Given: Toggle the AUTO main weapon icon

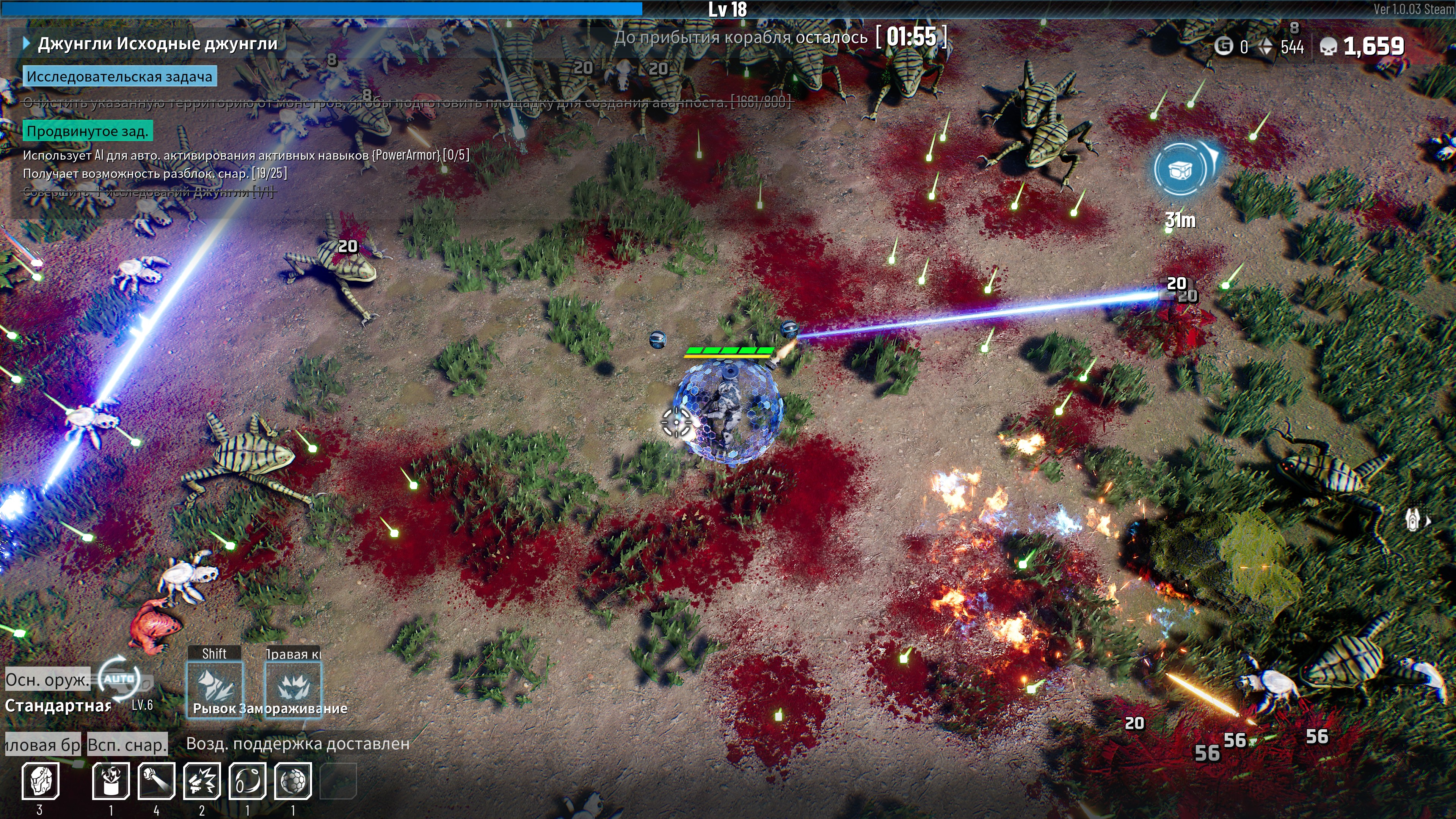Looking at the screenshot, I should pos(119,679).
